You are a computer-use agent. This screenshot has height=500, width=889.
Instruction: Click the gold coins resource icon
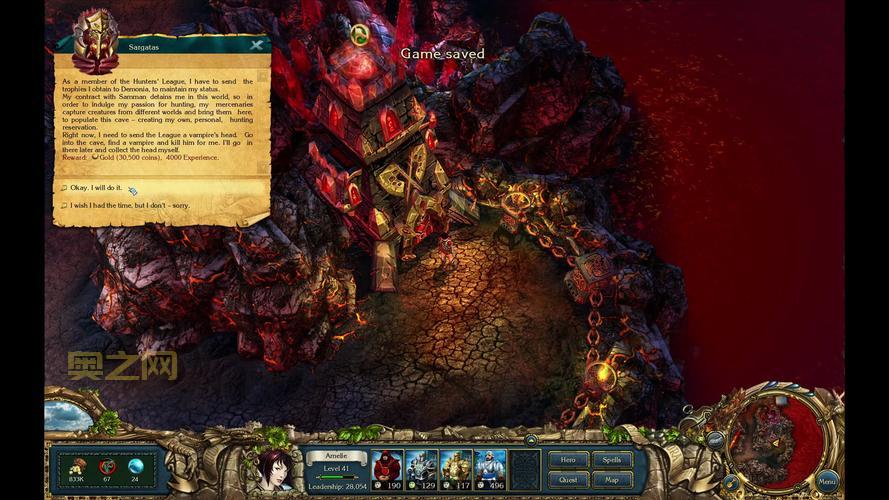(77, 466)
